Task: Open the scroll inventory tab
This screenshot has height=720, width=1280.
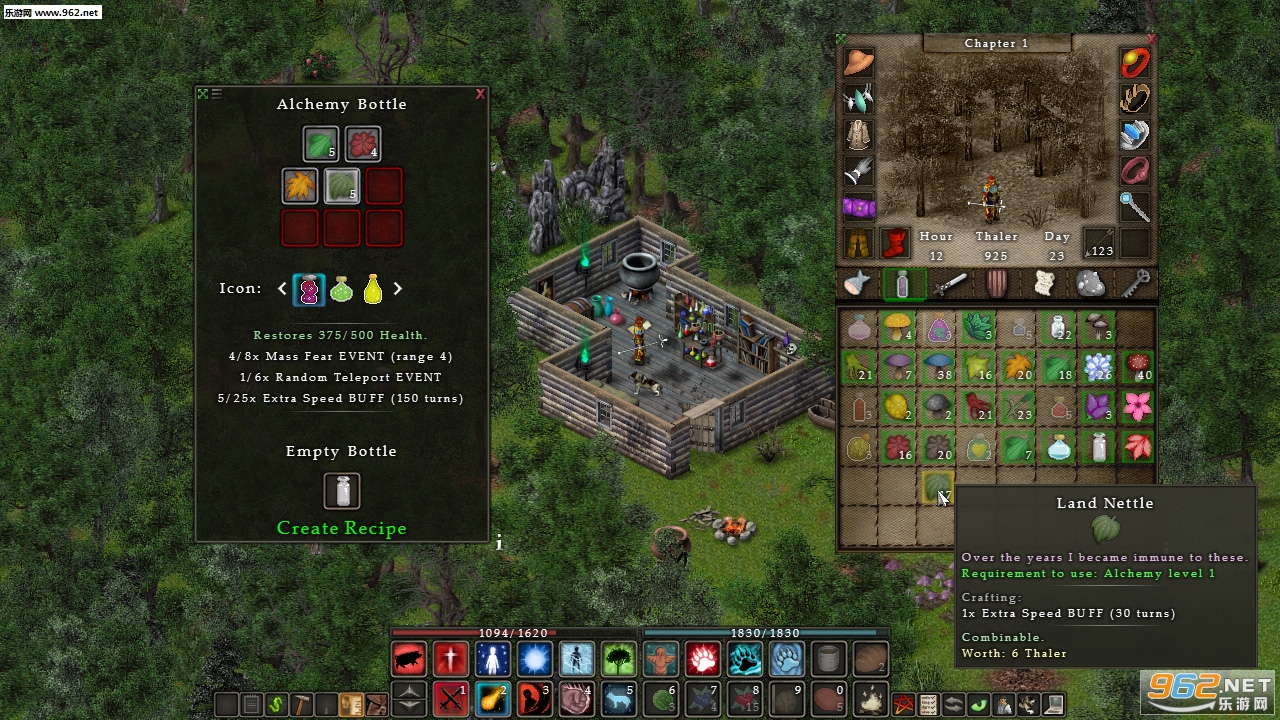Action: [1043, 284]
